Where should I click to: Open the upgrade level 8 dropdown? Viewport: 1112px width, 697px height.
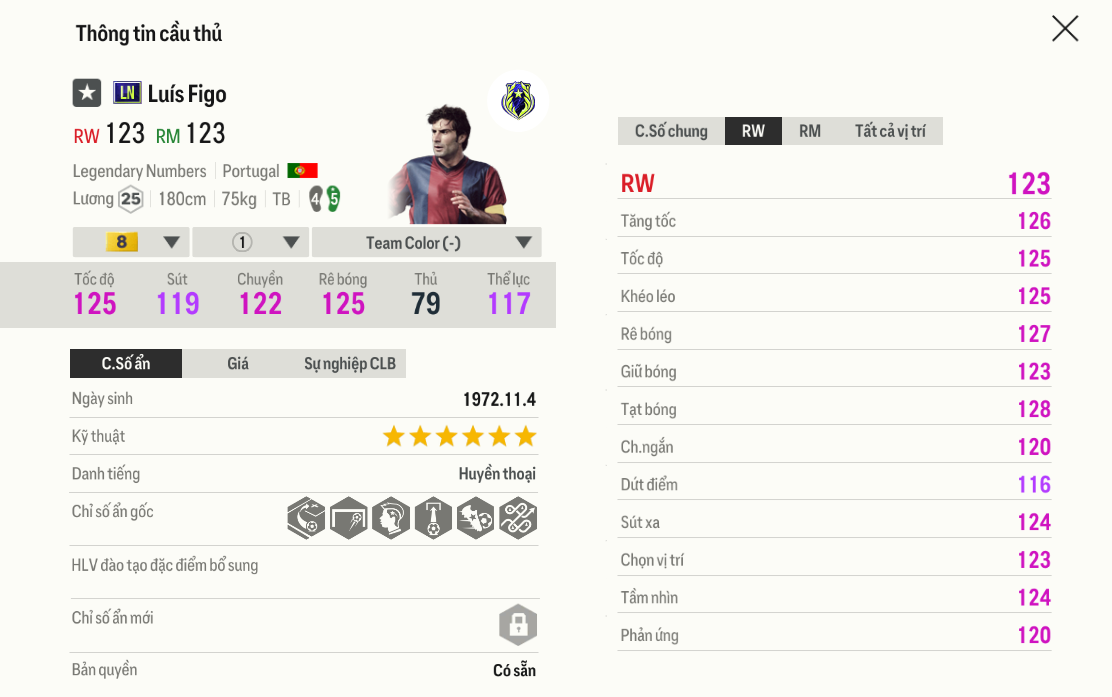[x=131, y=242]
